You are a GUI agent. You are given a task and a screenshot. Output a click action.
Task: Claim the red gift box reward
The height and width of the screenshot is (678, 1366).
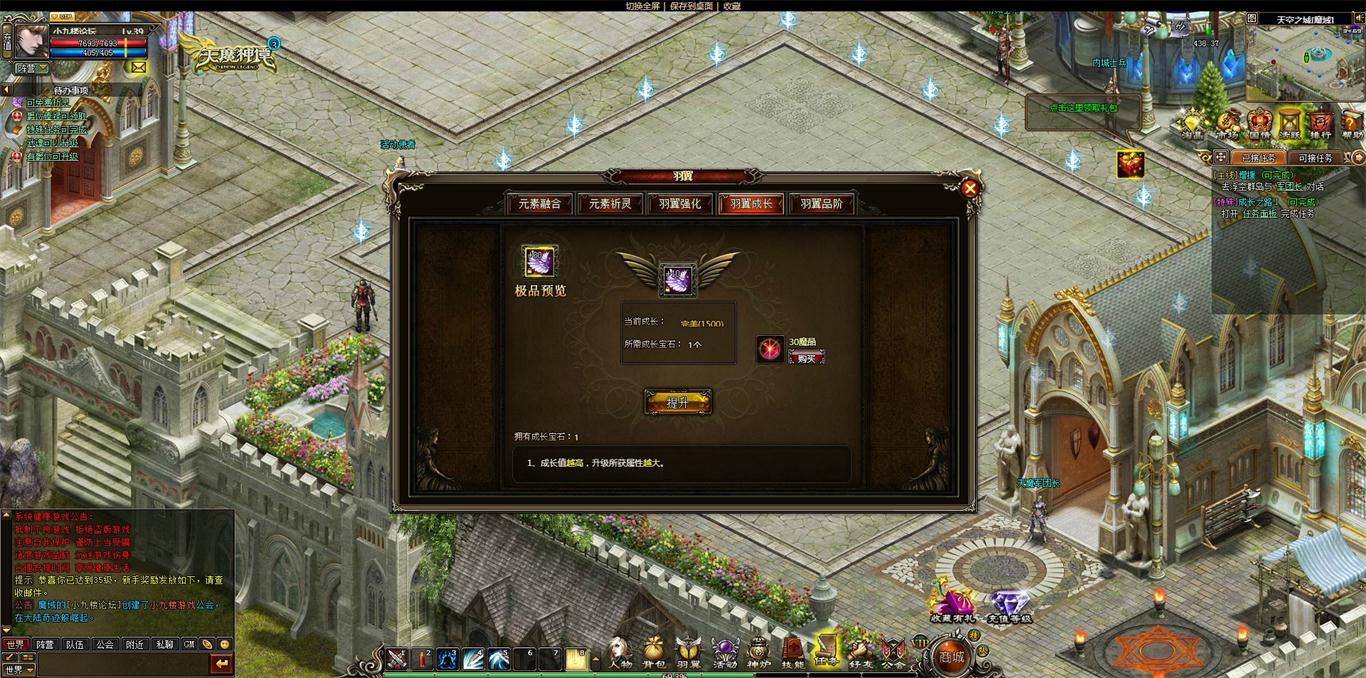1131,164
